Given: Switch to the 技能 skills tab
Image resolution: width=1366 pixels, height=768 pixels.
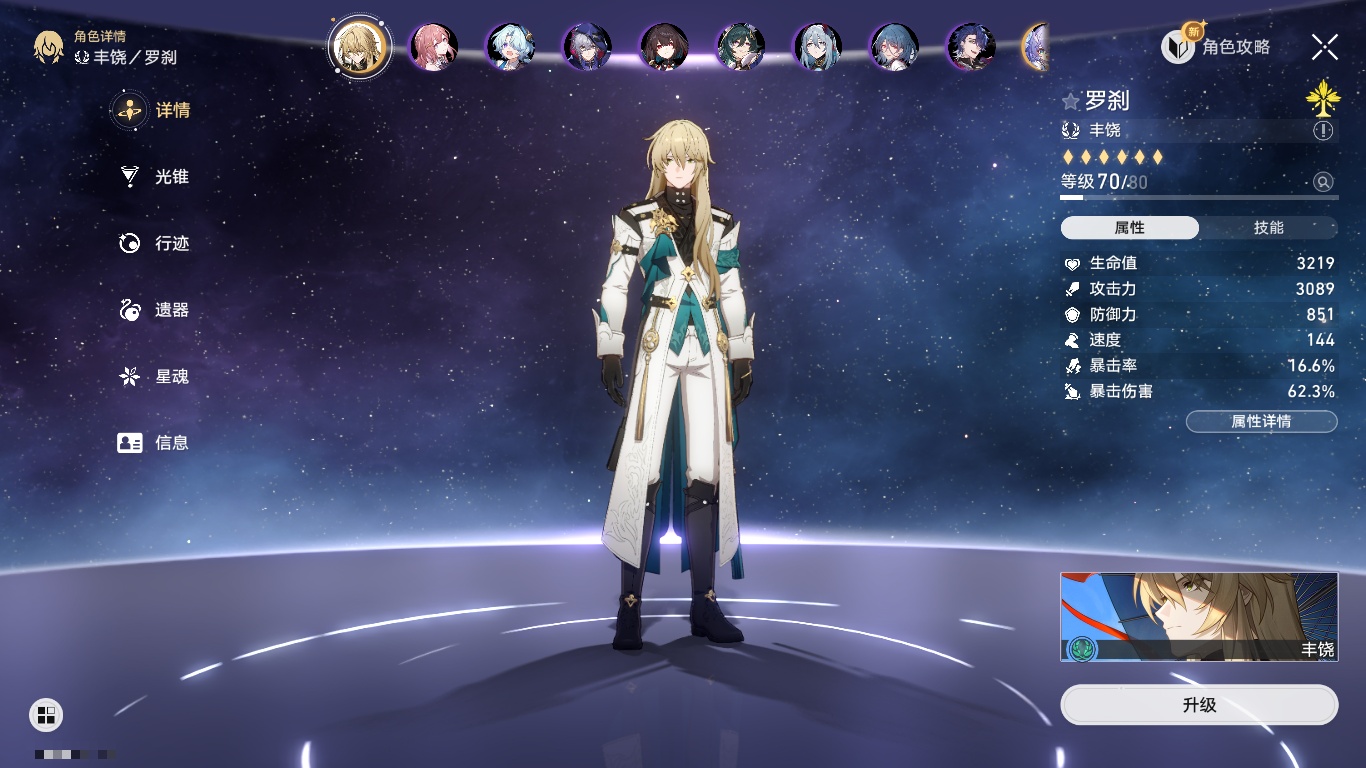Looking at the screenshot, I should [1268, 228].
